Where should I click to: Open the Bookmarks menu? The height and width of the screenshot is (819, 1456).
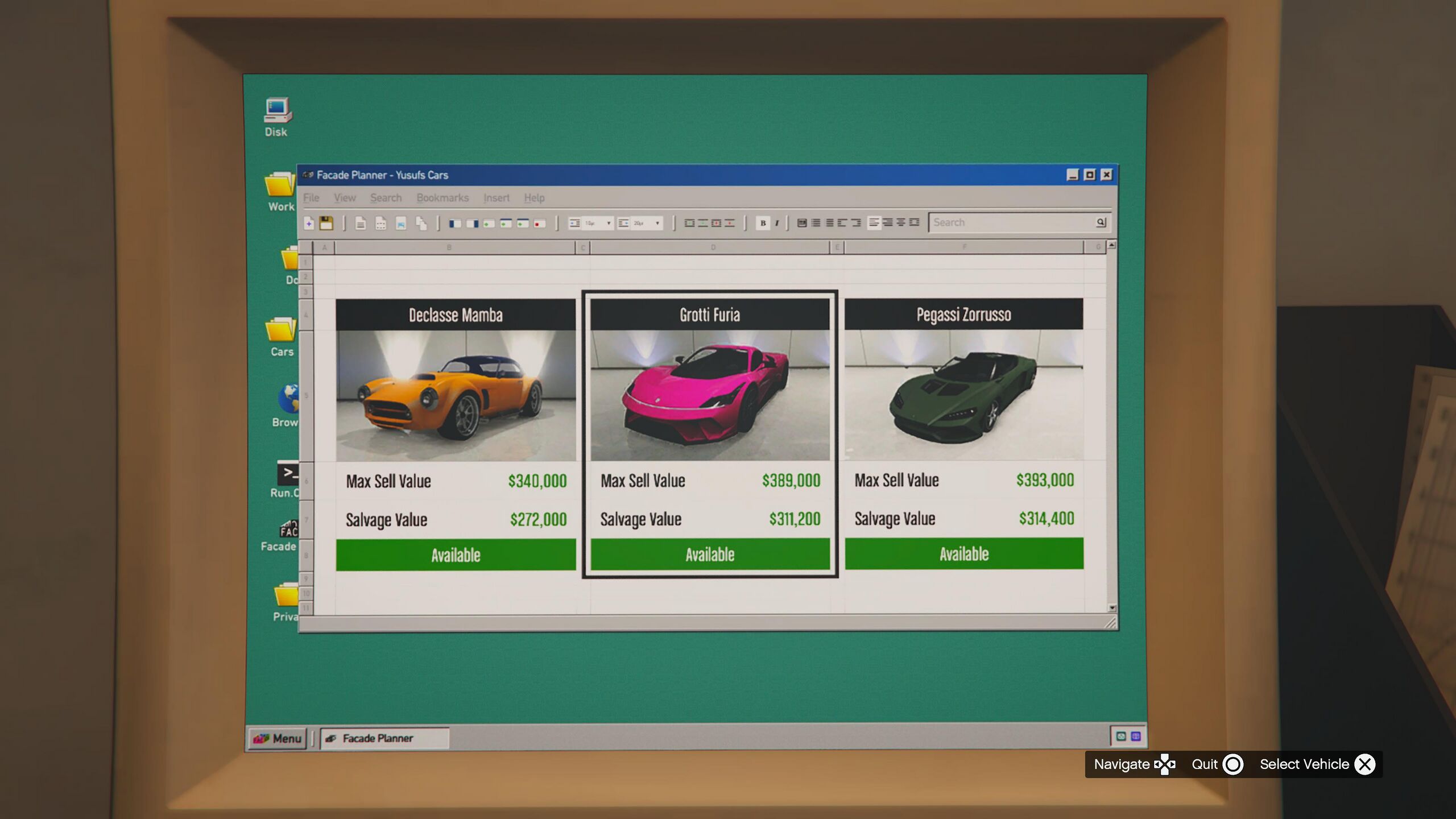(x=442, y=198)
